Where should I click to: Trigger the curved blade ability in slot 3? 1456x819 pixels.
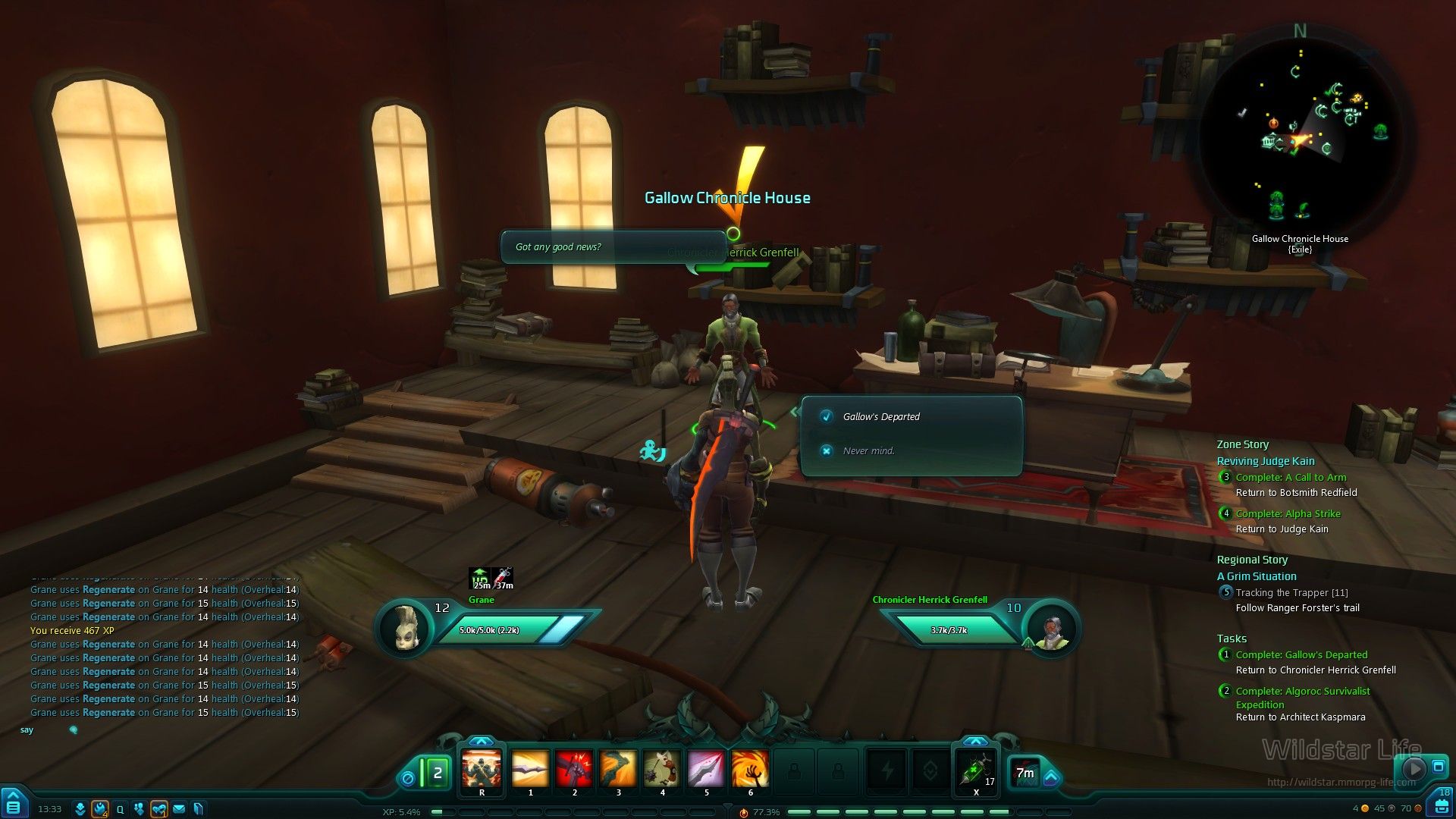point(618,769)
